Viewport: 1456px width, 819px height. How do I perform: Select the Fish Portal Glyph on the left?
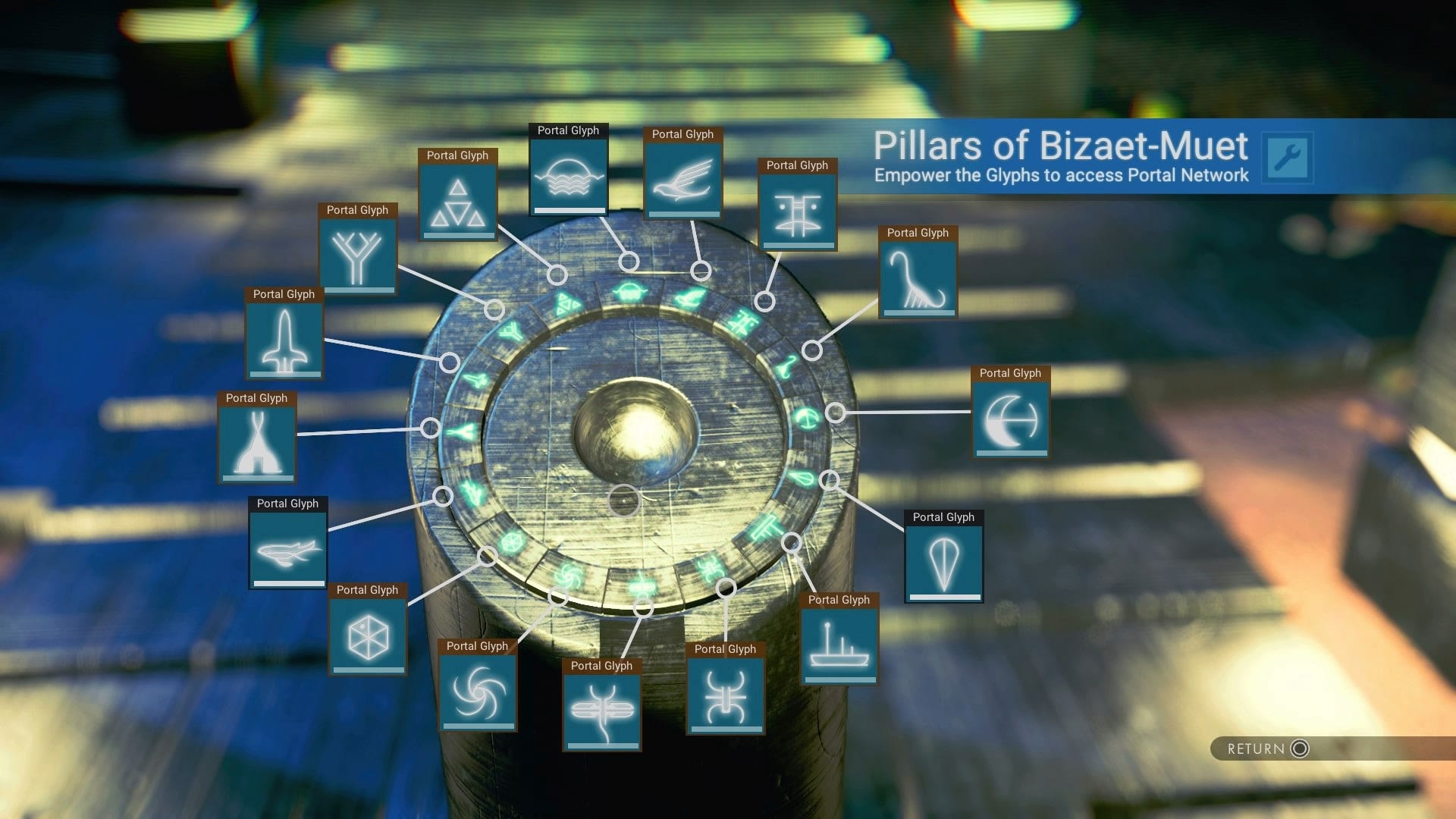[x=288, y=548]
